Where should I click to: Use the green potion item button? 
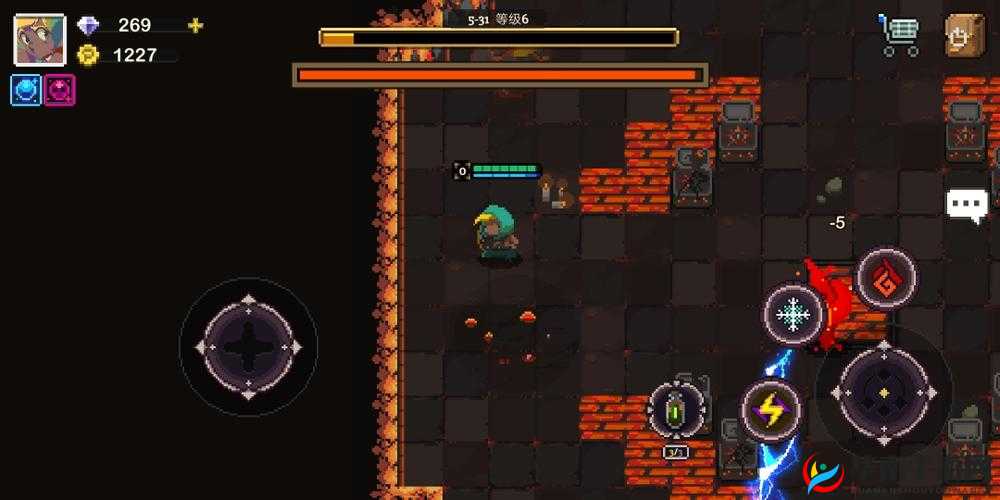(677, 409)
